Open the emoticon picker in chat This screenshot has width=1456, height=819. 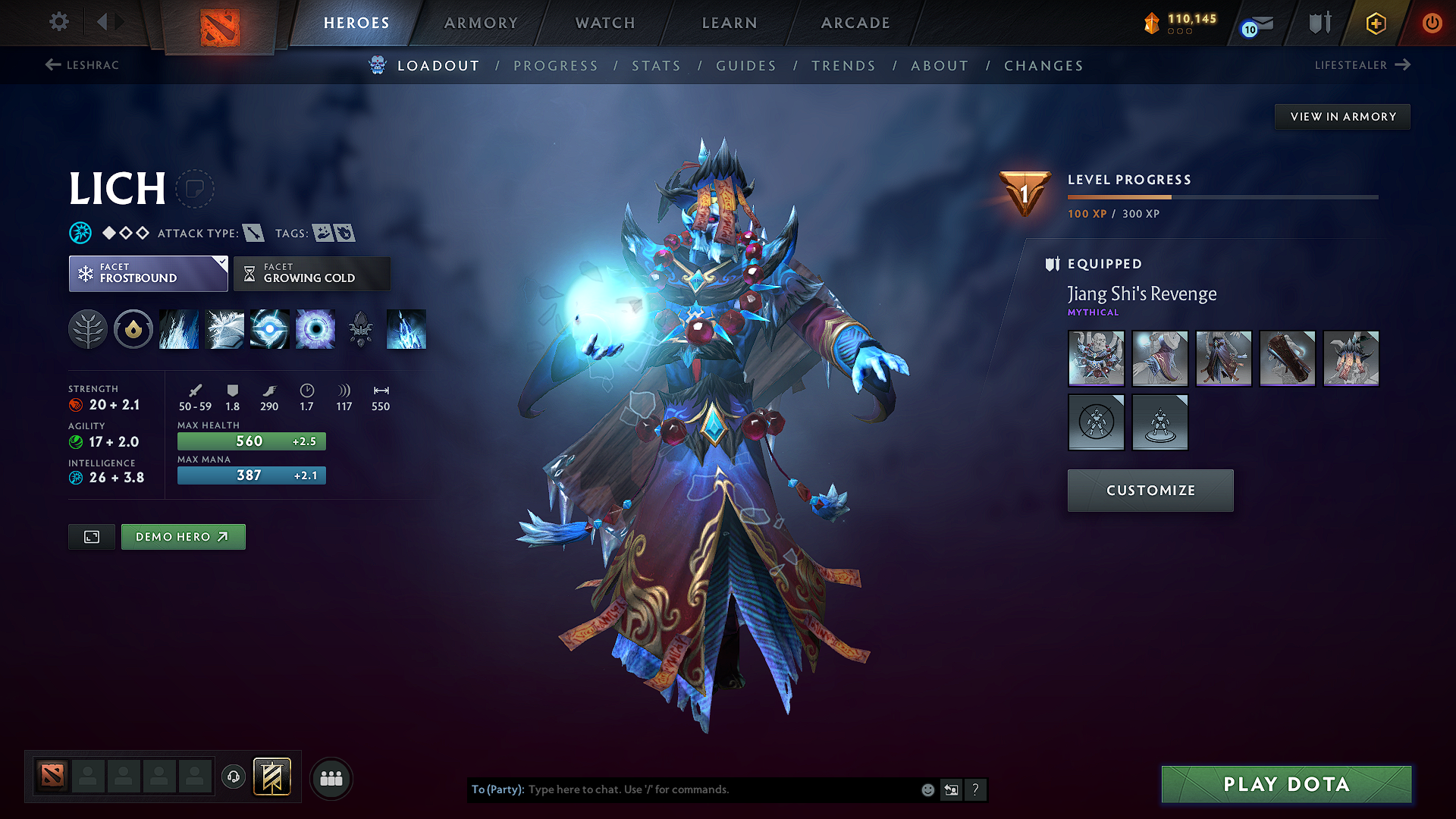(x=927, y=789)
